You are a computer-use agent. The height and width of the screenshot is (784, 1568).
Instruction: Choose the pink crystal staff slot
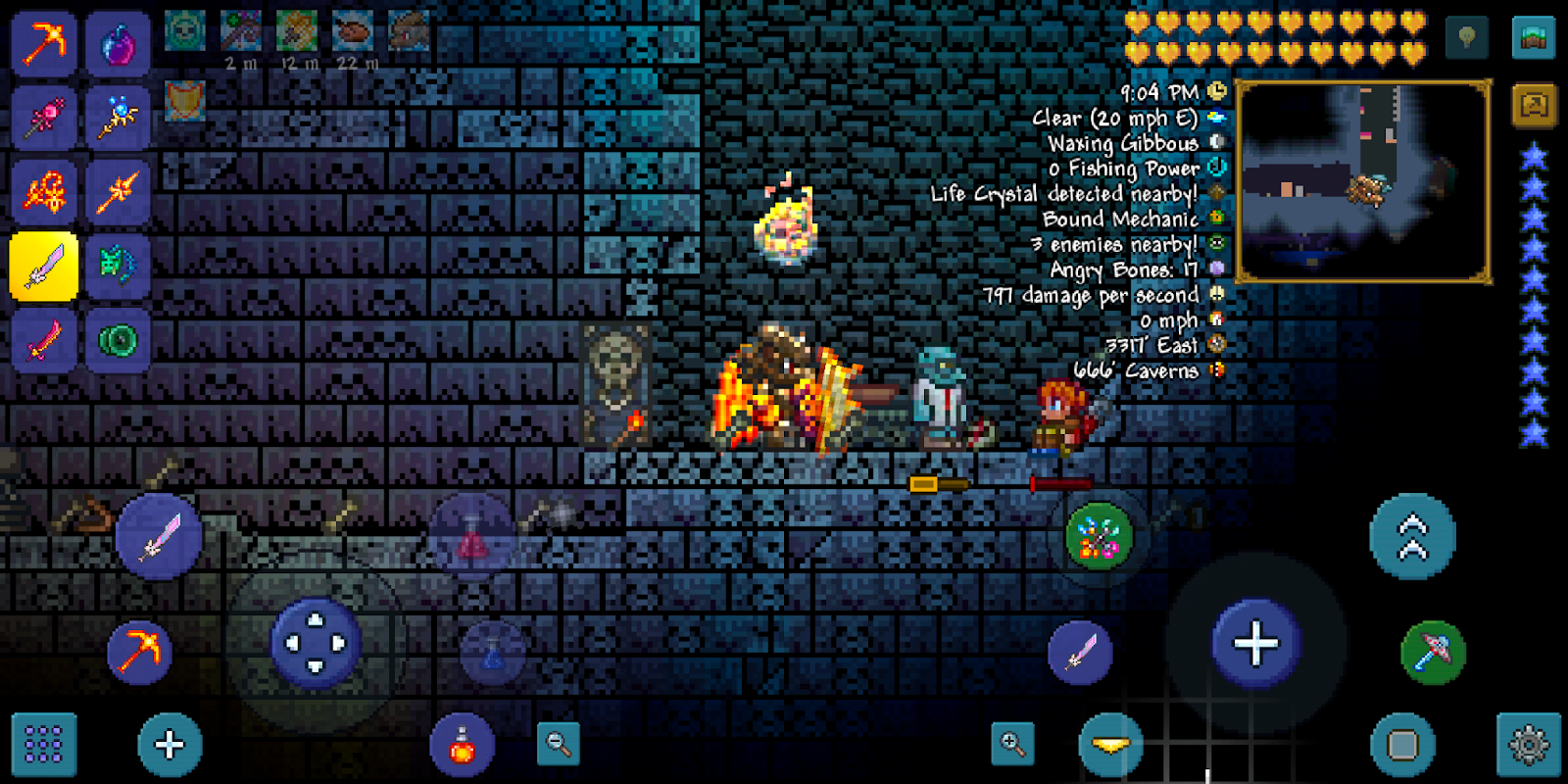coord(44,119)
